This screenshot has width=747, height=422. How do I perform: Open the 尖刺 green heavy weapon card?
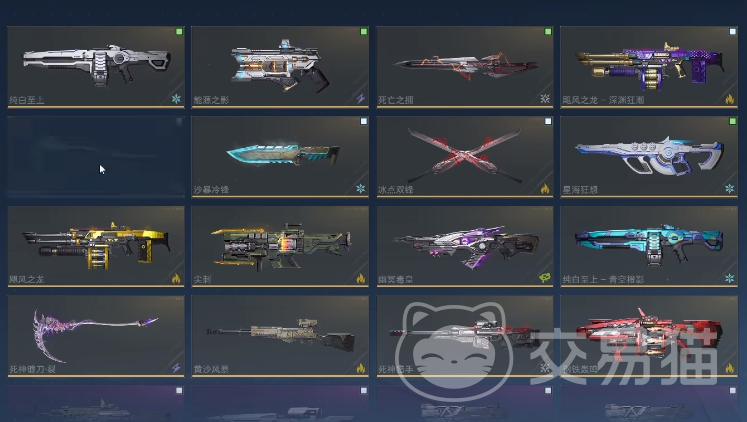tap(280, 245)
